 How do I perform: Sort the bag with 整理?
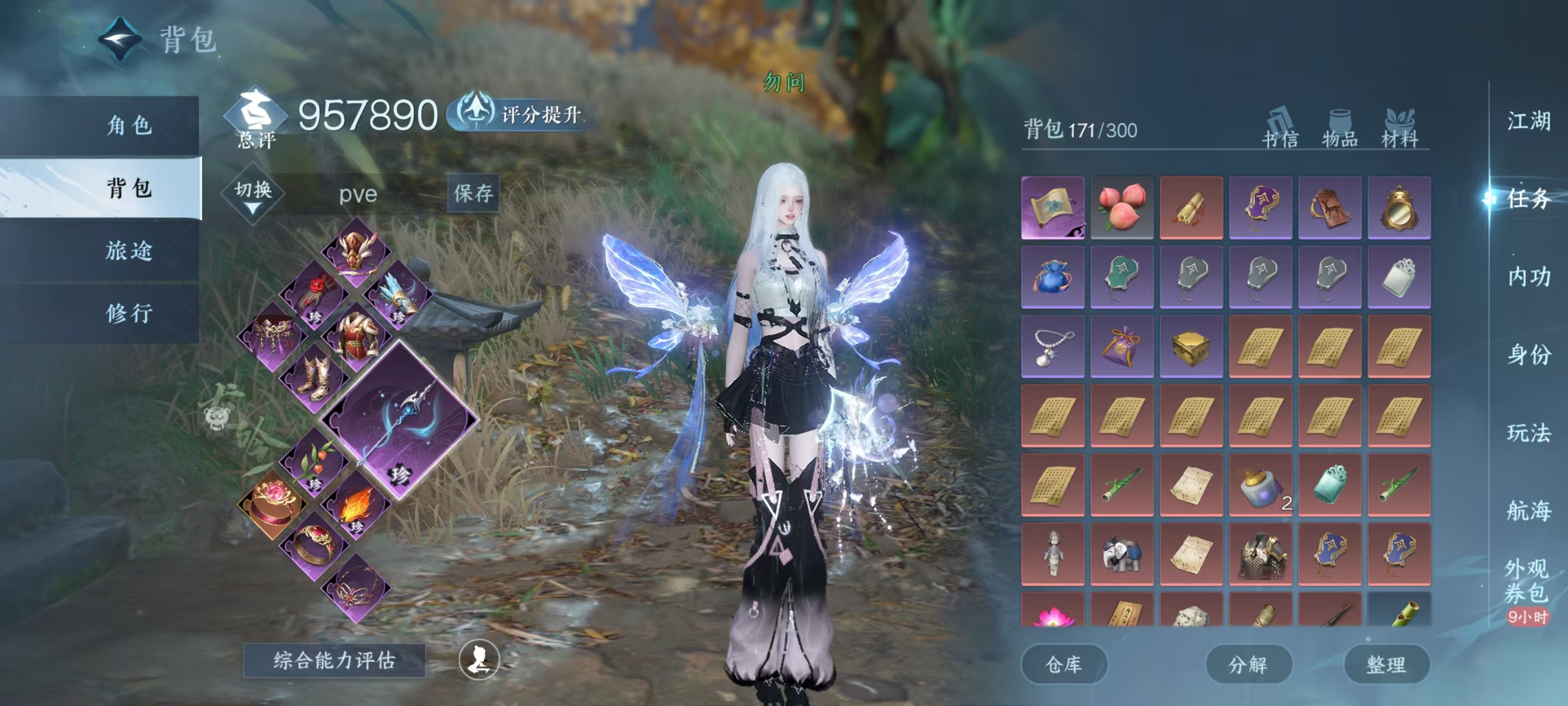(x=1386, y=665)
